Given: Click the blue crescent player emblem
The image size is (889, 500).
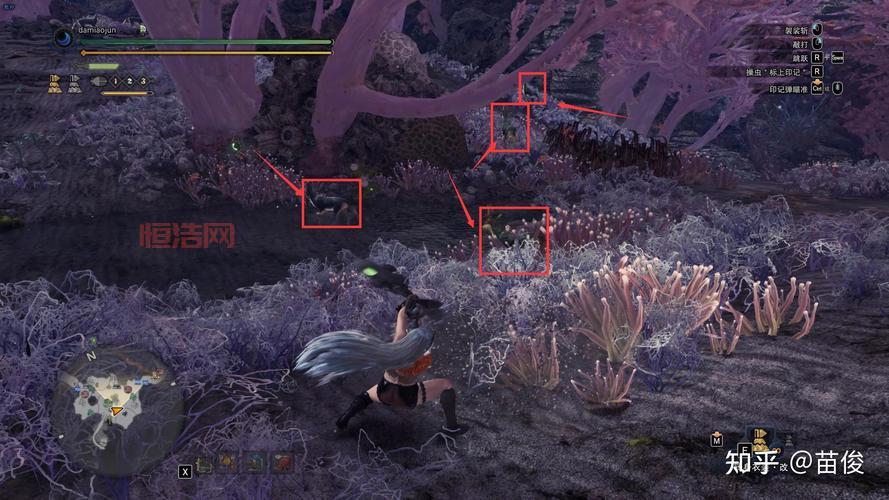Looking at the screenshot, I should (x=63, y=36).
